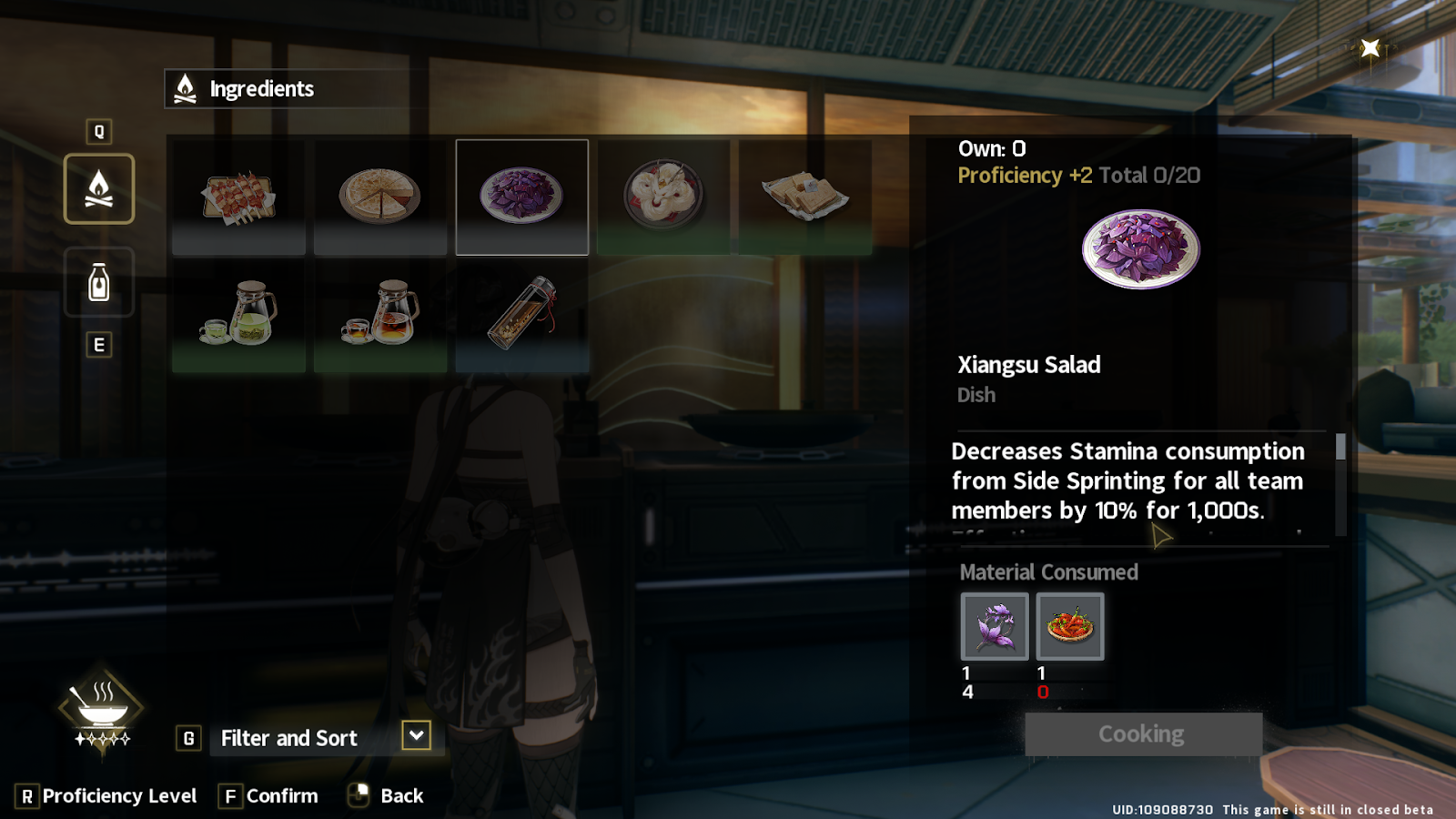Image resolution: width=1456 pixels, height=819 pixels.
Task: Select the amber tea pitcher recipe
Action: (x=379, y=314)
